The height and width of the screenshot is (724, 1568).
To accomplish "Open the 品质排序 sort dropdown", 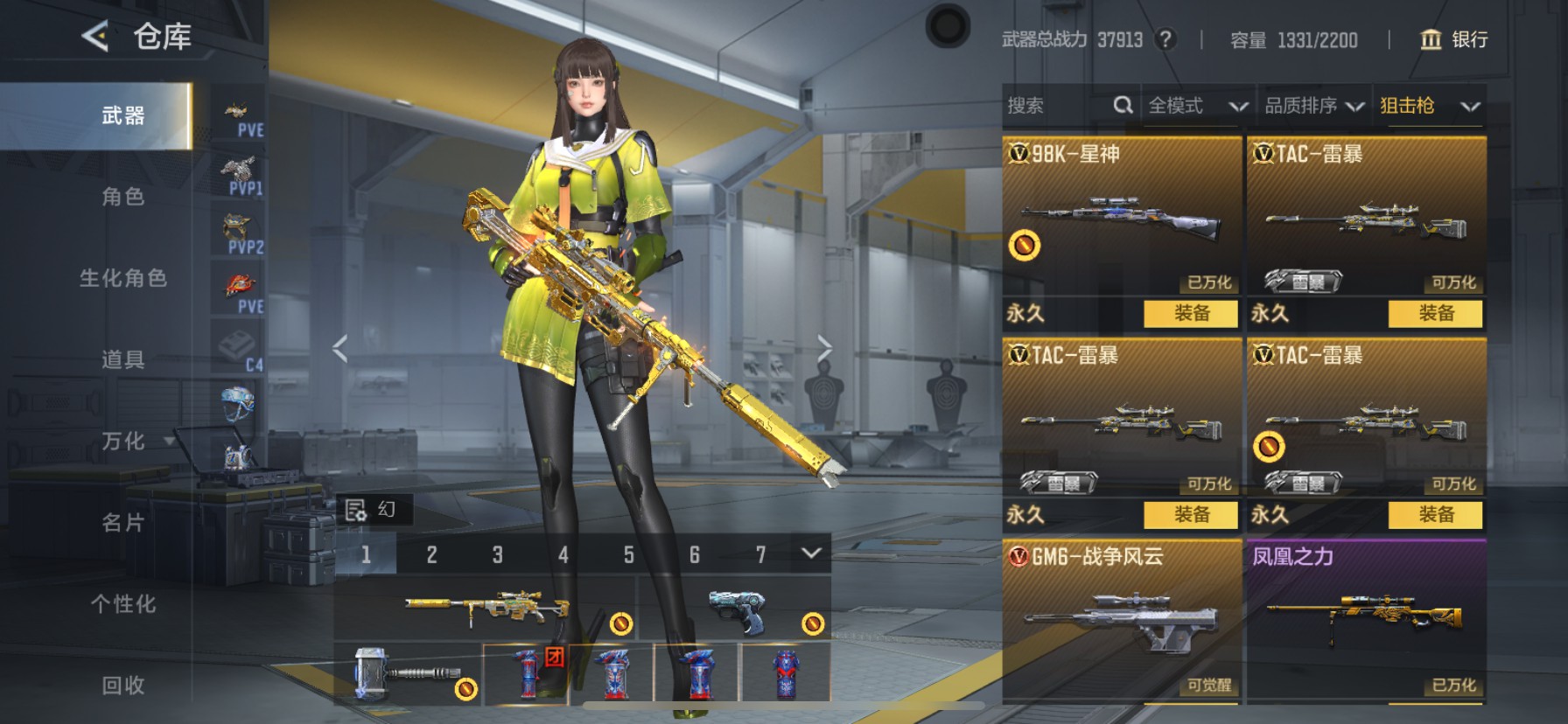I will (x=1313, y=106).
